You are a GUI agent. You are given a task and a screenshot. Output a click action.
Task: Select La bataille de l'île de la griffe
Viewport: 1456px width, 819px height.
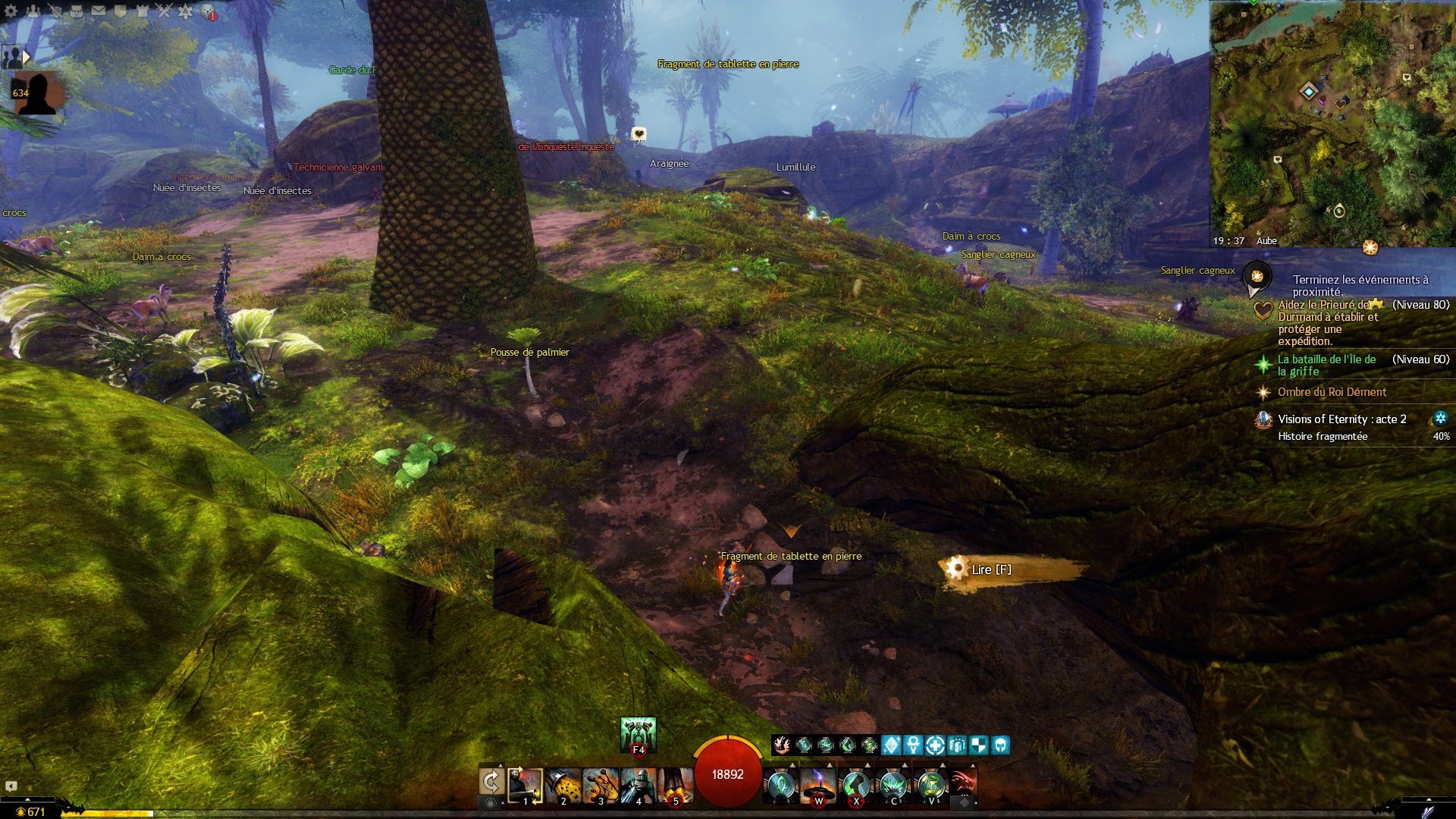click(1326, 366)
